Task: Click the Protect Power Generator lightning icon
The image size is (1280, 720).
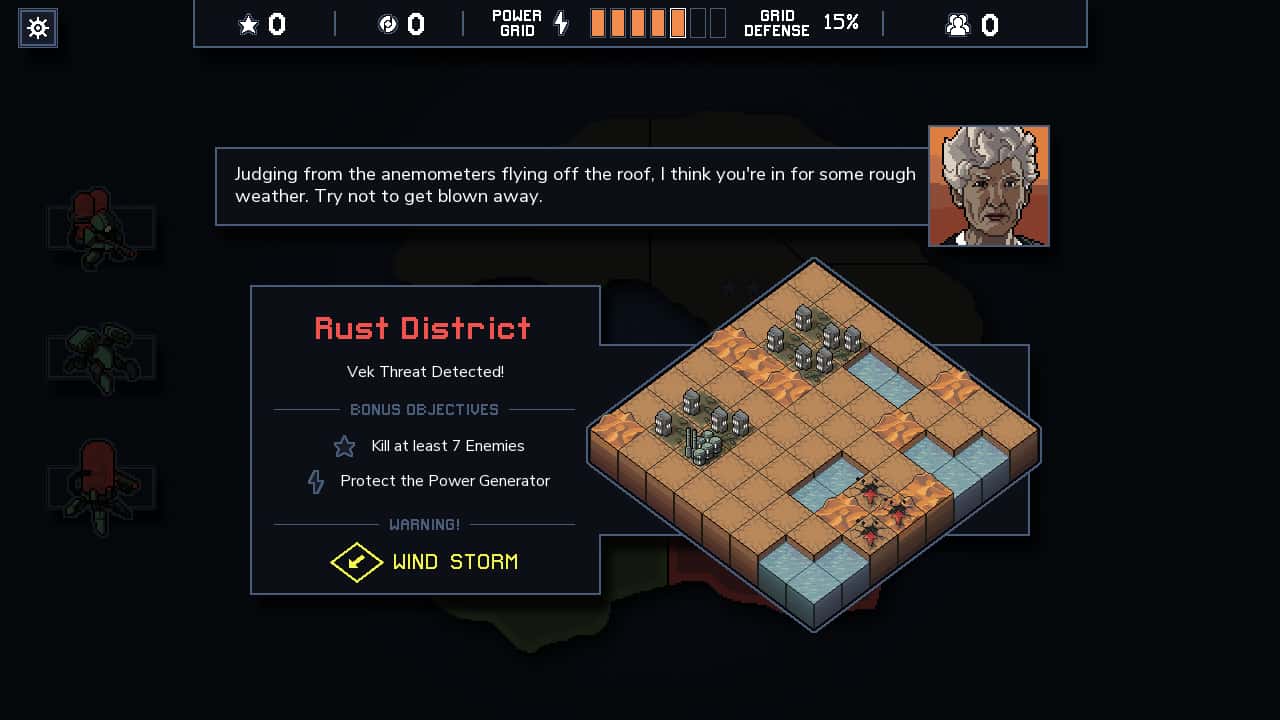Action: point(316,481)
